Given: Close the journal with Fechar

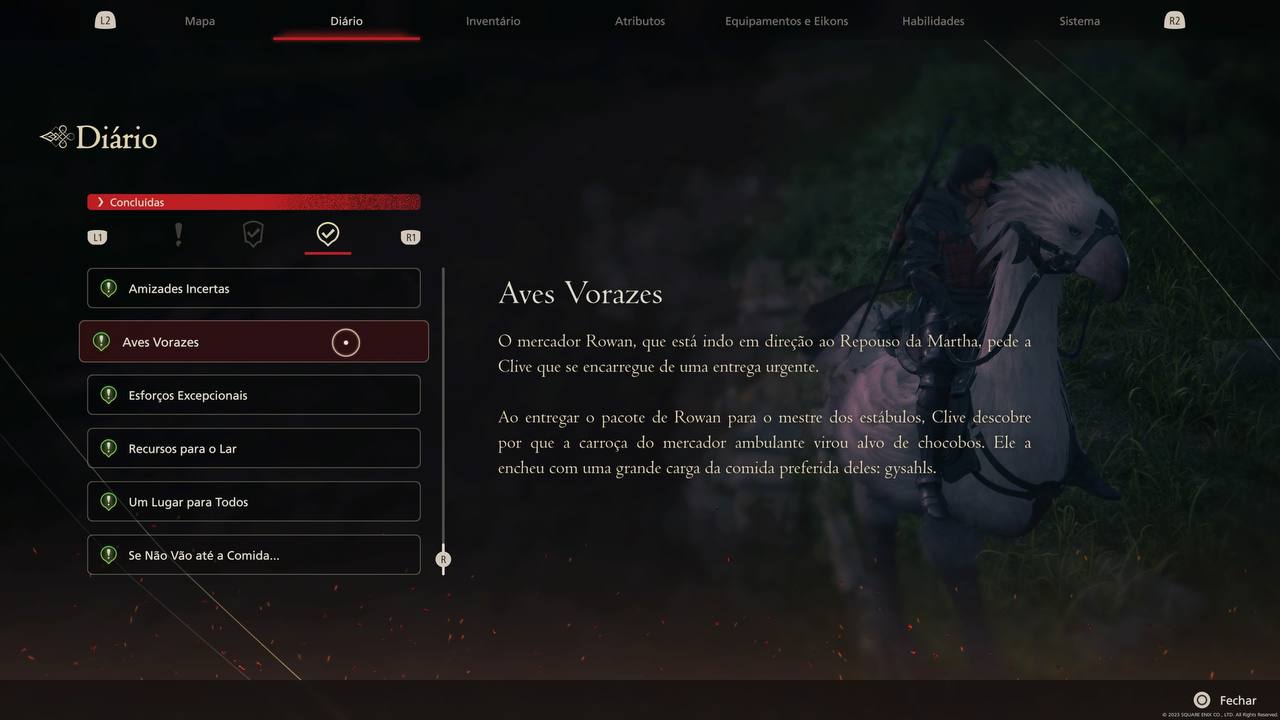Looking at the screenshot, I should point(1225,701).
